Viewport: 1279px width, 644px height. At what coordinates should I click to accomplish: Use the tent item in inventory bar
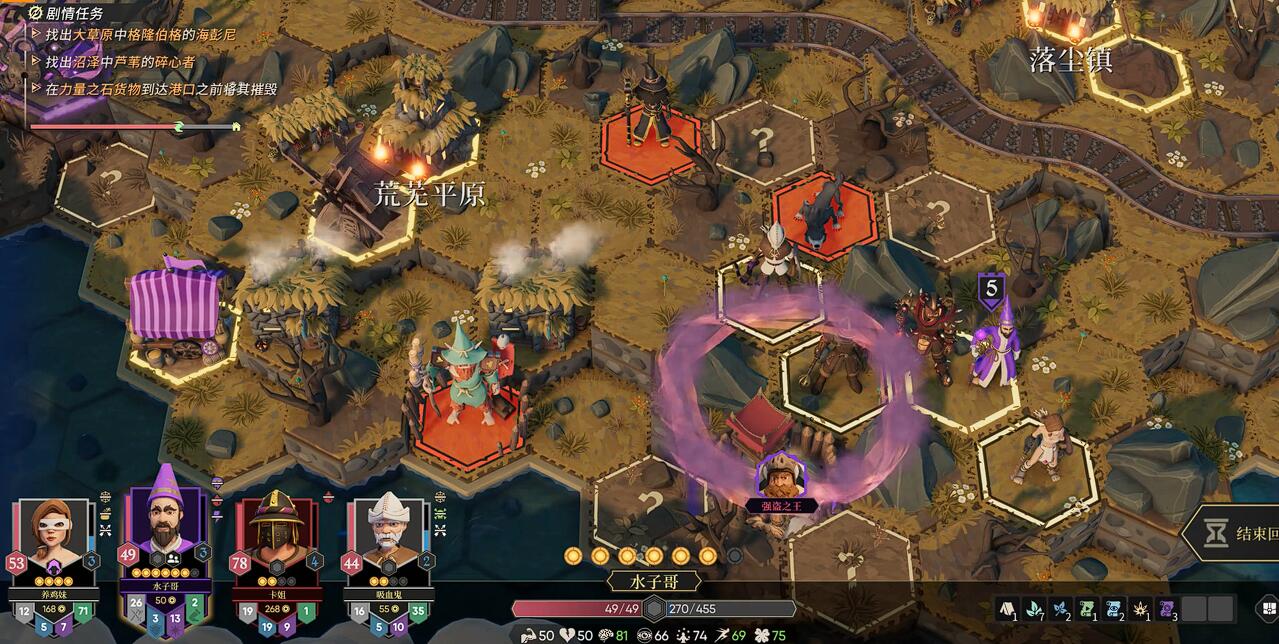tap(1006, 607)
